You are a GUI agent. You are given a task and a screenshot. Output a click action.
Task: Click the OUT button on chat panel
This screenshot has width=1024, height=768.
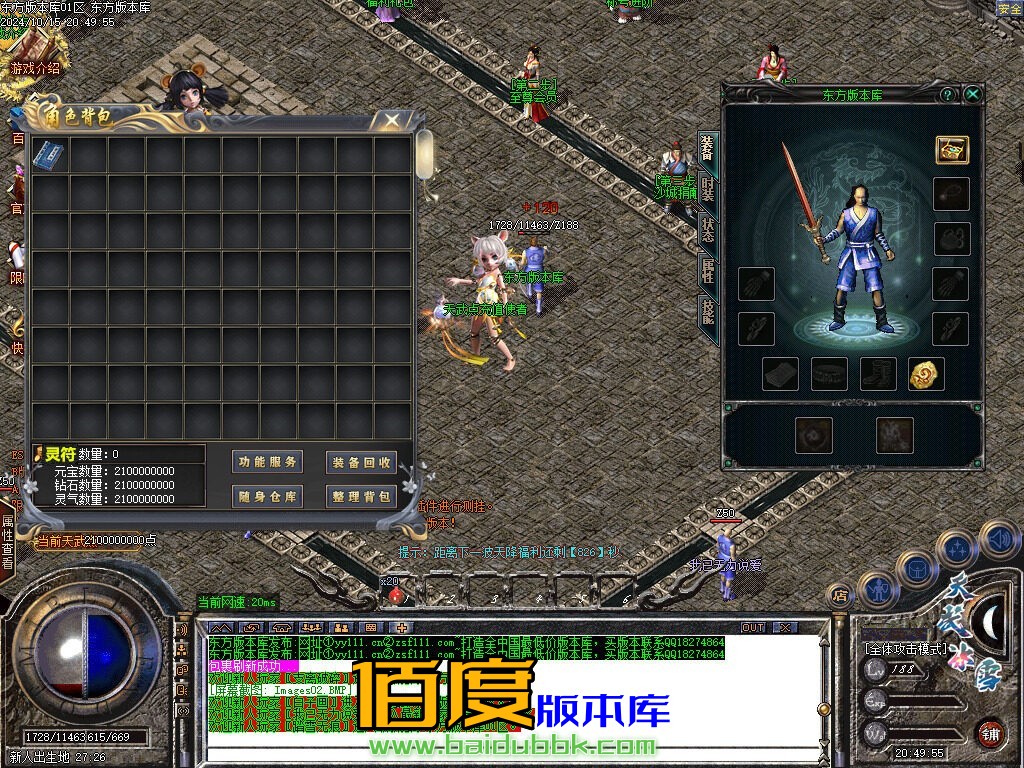pyautogui.click(x=753, y=627)
